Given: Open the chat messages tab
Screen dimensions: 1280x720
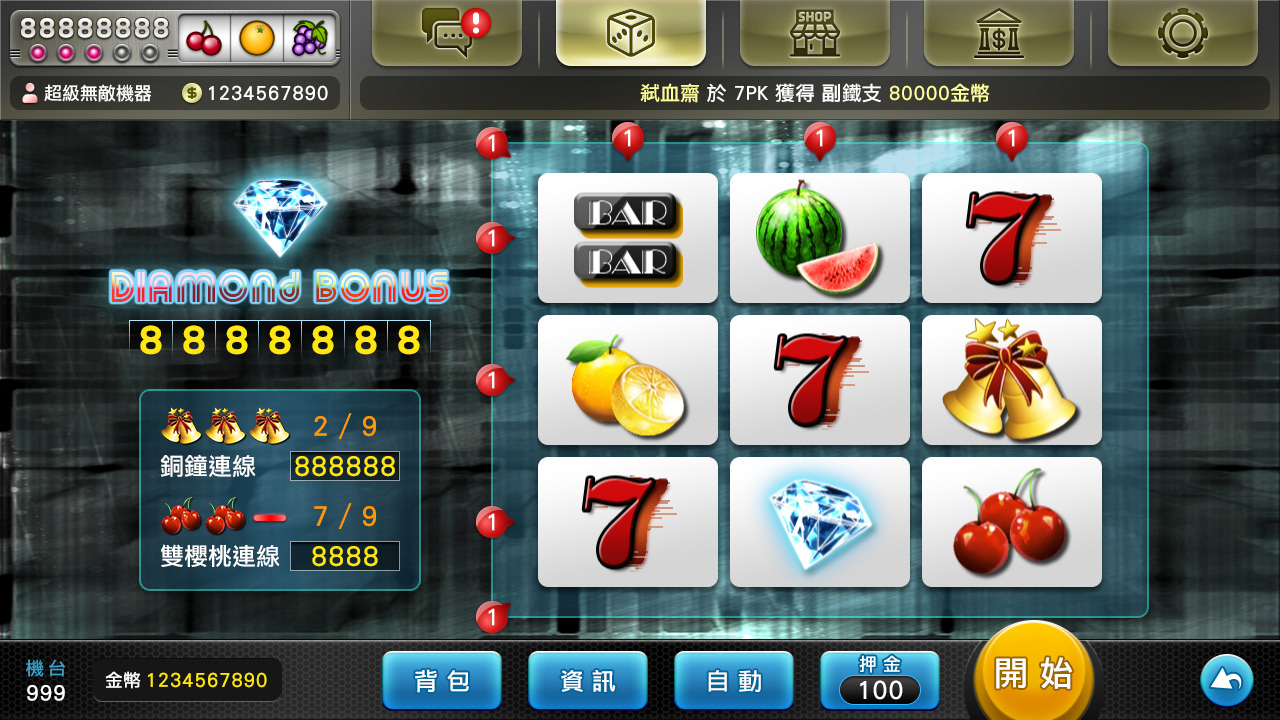Looking at the screenshot, I should (x=447, y=33).
